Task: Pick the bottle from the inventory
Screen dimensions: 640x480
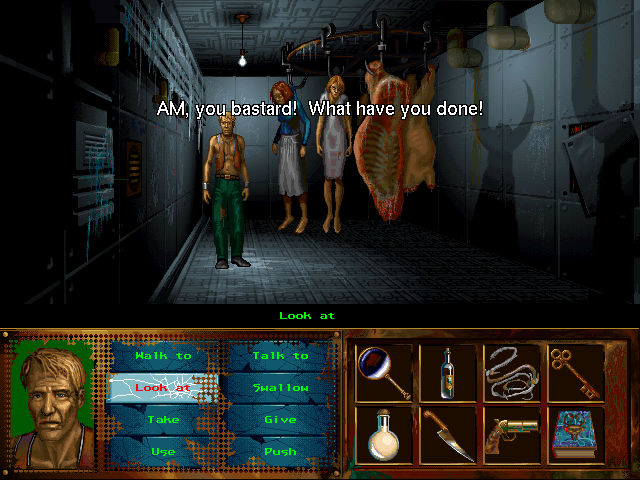Action: pyautogui.click(x=447, y=373)
